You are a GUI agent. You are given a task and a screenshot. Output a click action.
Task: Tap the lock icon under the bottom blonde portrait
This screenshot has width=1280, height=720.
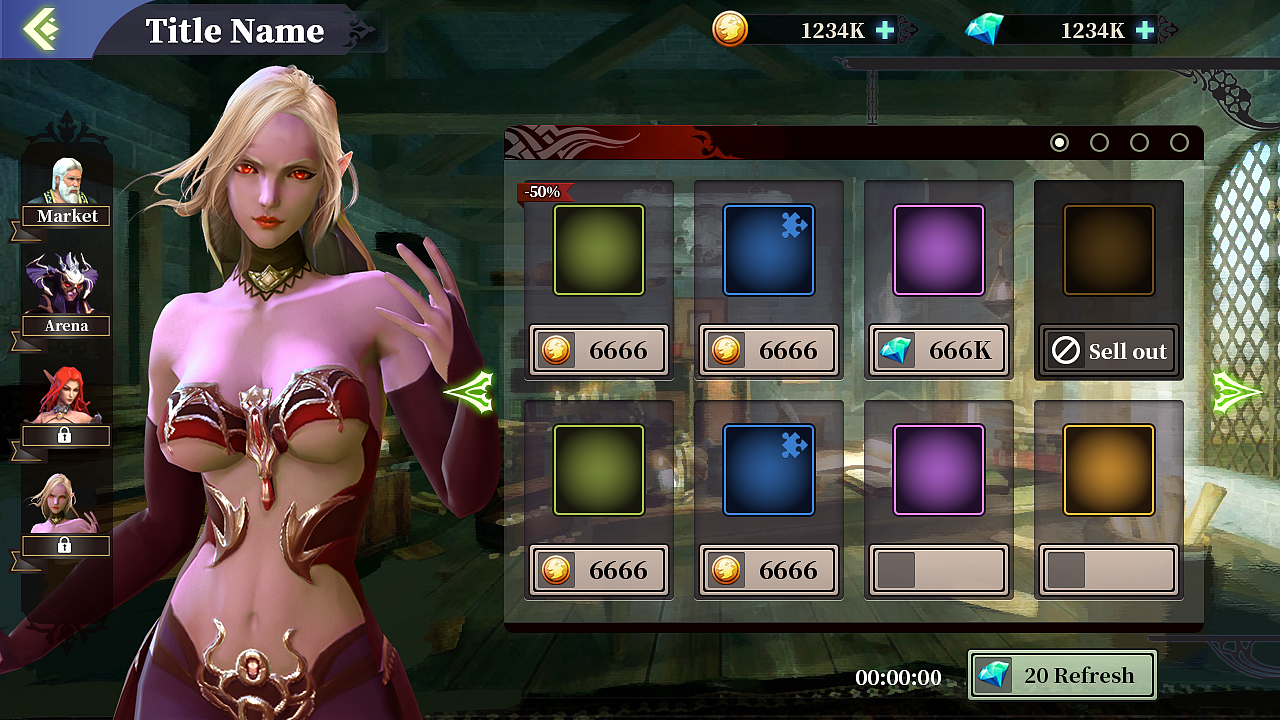pos(65,546)
